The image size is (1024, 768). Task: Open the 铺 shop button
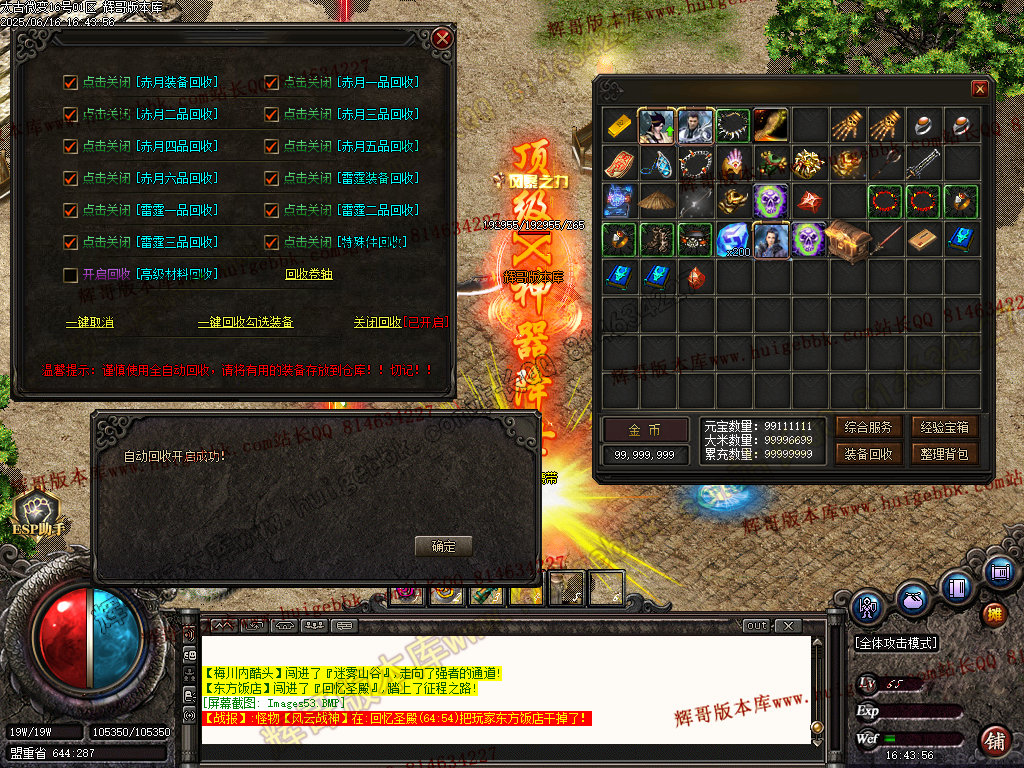click(994, 740)
